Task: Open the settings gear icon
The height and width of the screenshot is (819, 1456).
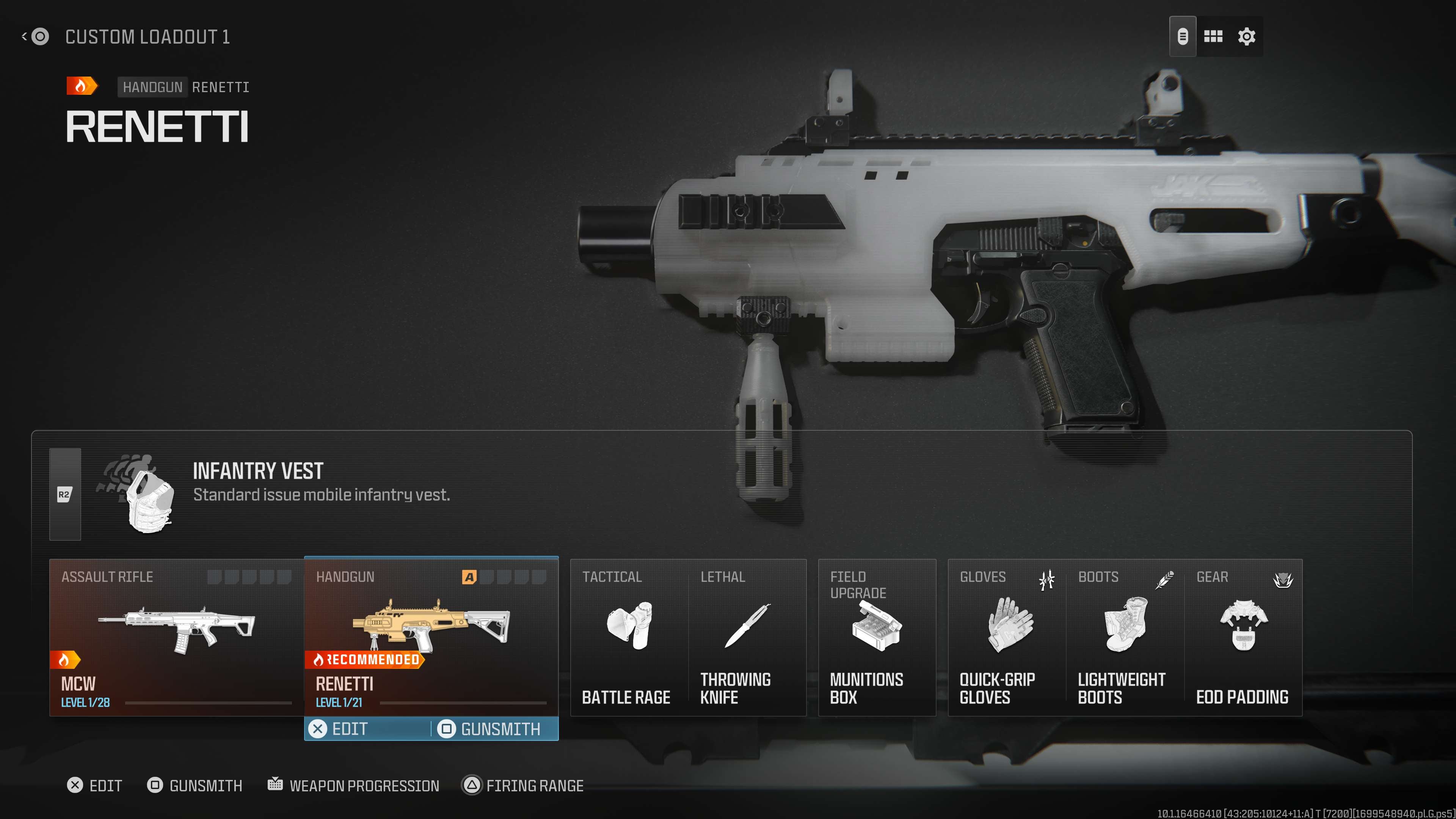Action: (1246, 37)
